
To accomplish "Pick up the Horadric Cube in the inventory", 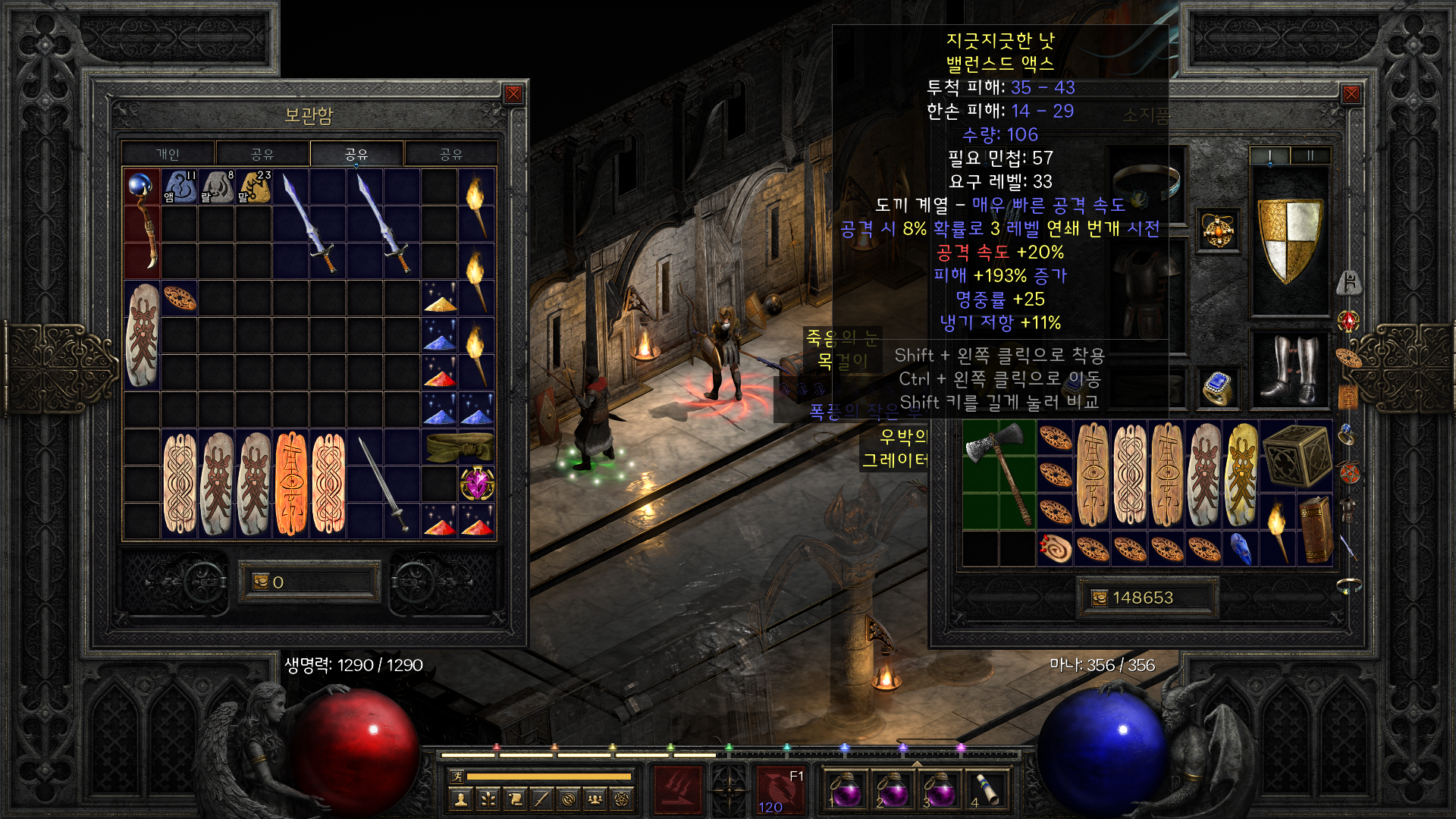I will [1296, 456].
